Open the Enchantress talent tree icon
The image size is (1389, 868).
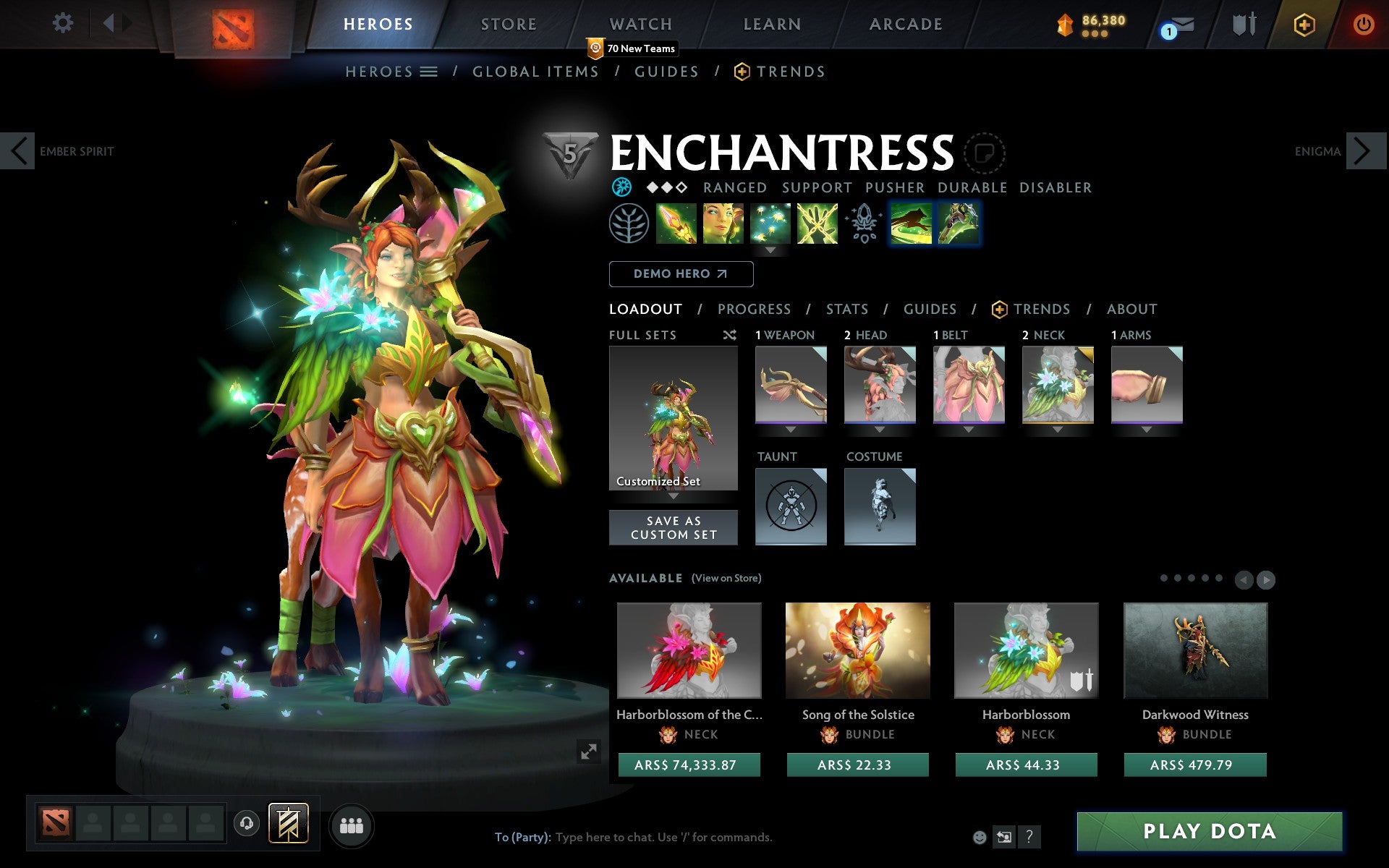tap(629, 224)
